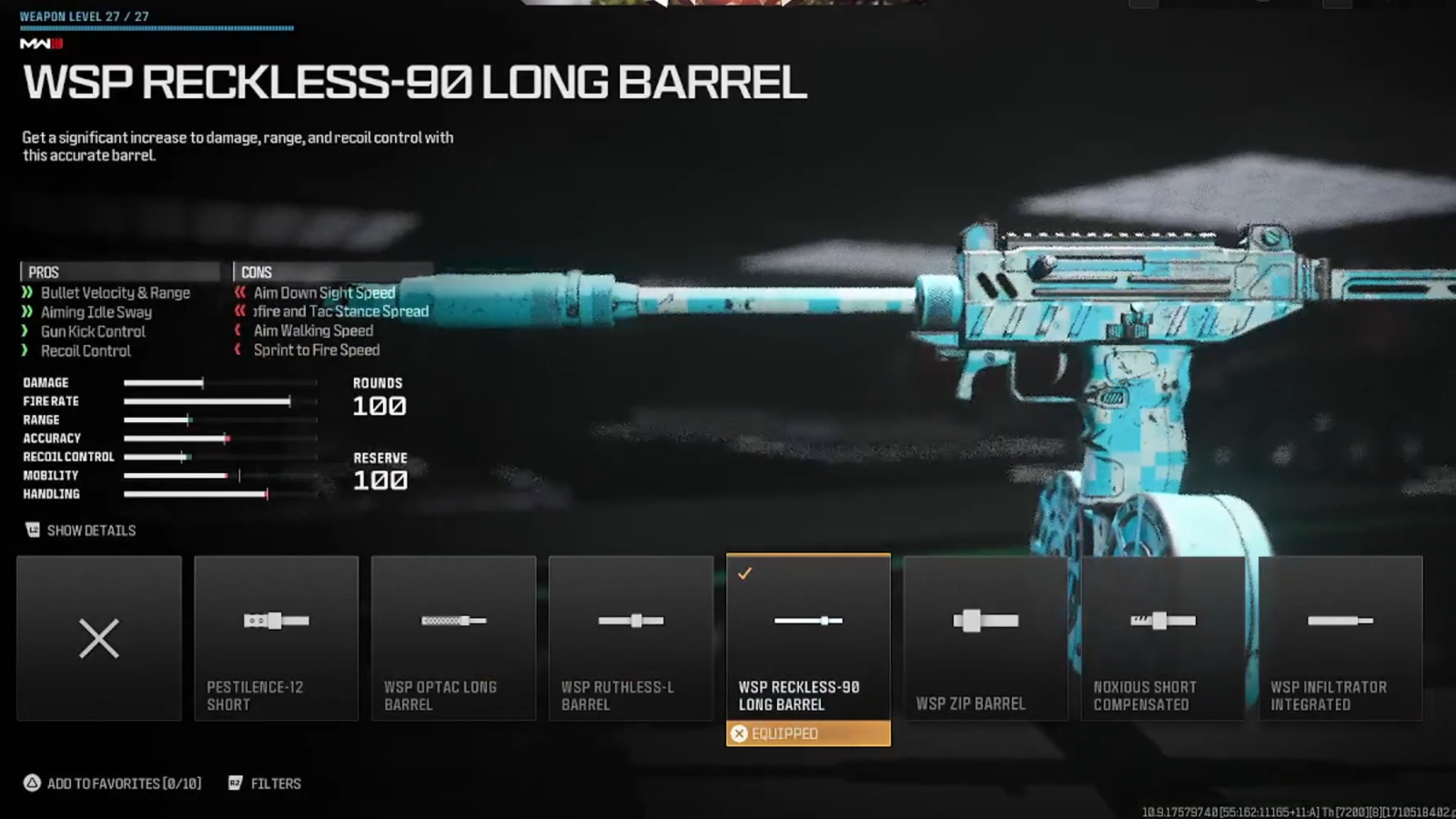
Task: Expand the Pros list header
Action: click(x=41, y=271)
